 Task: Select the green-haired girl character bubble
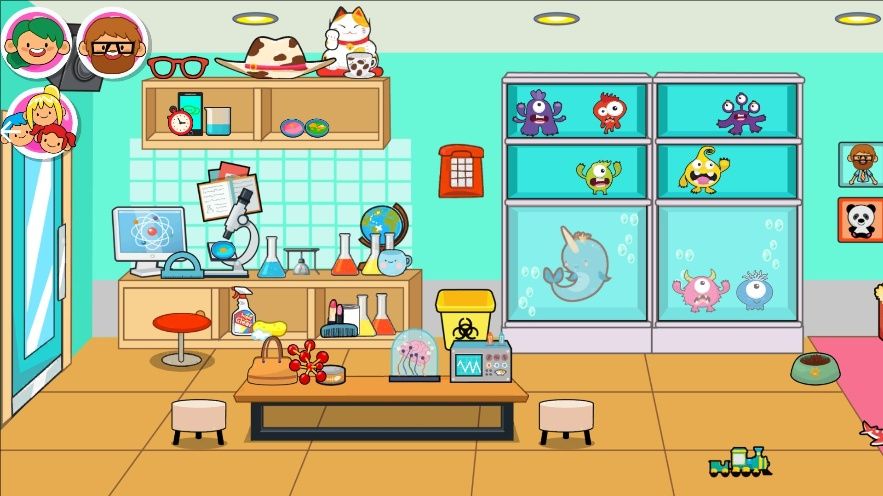click(36, 42)
